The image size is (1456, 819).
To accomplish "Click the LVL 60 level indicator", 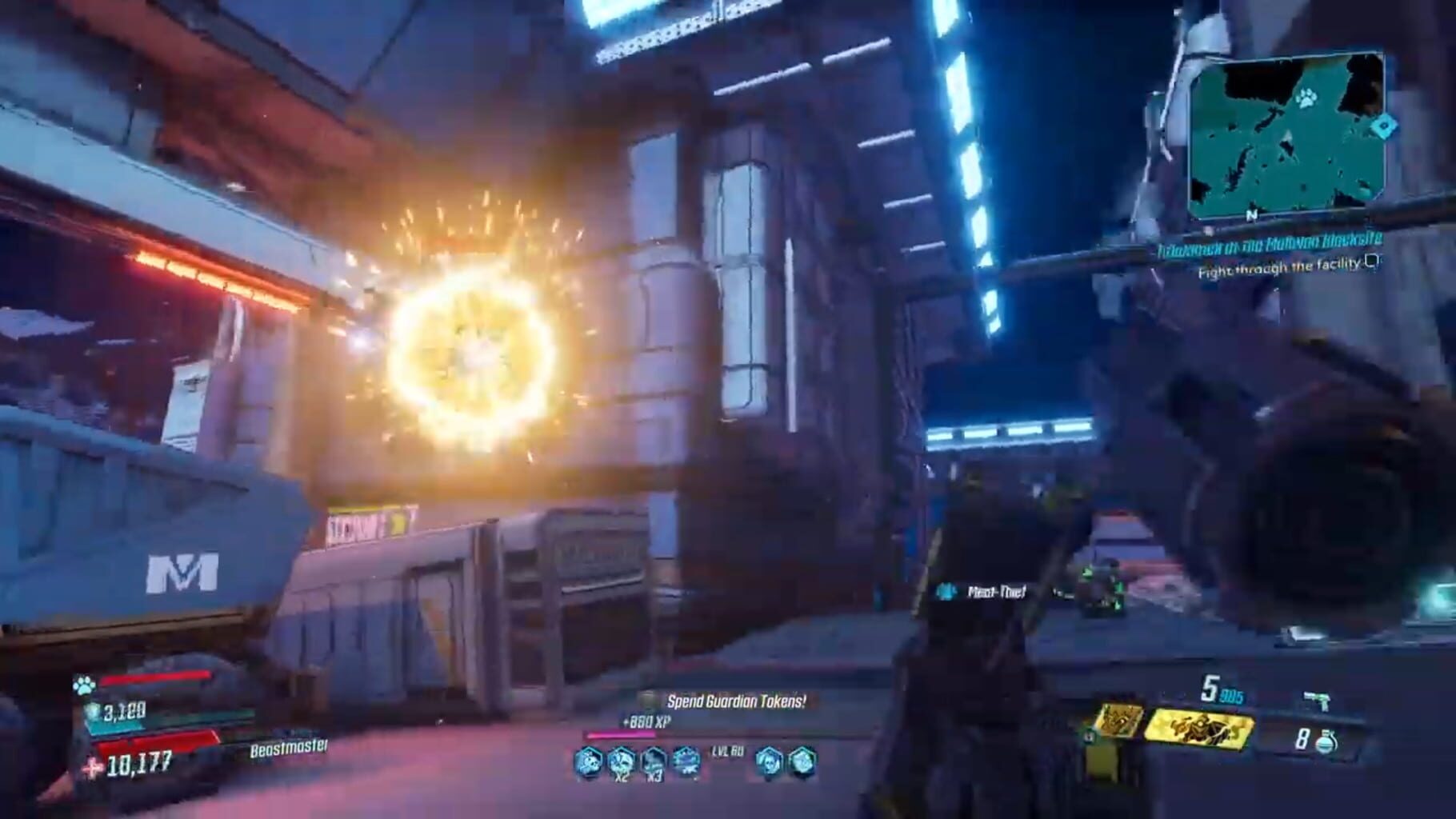I will point(726,753).
